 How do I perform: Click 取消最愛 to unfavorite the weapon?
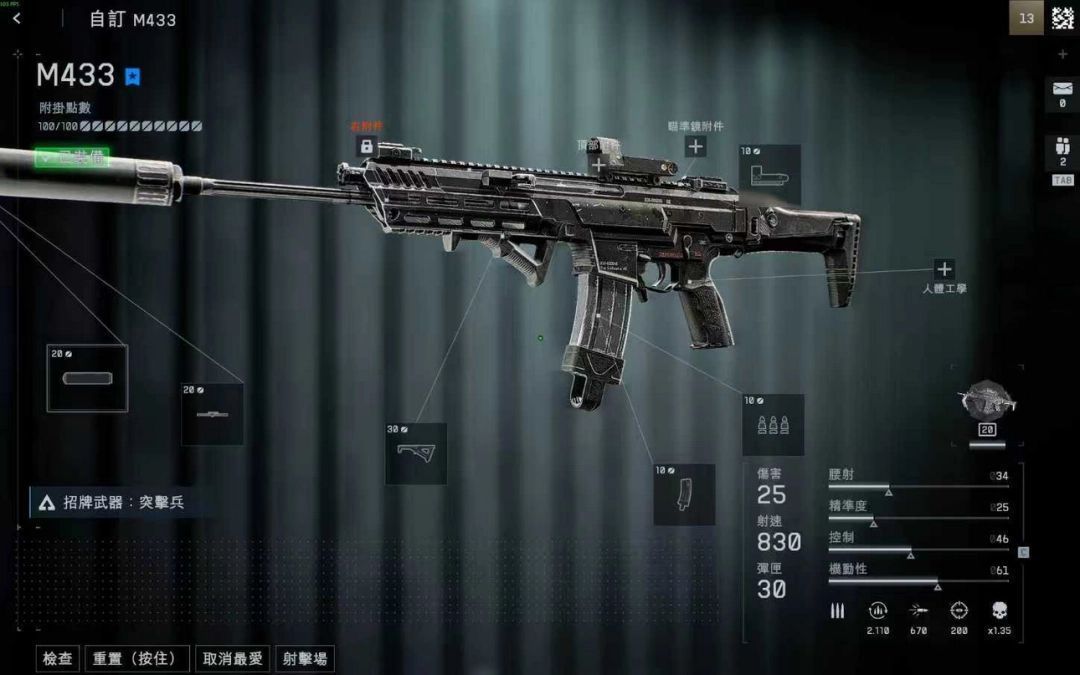coord(232,659)
